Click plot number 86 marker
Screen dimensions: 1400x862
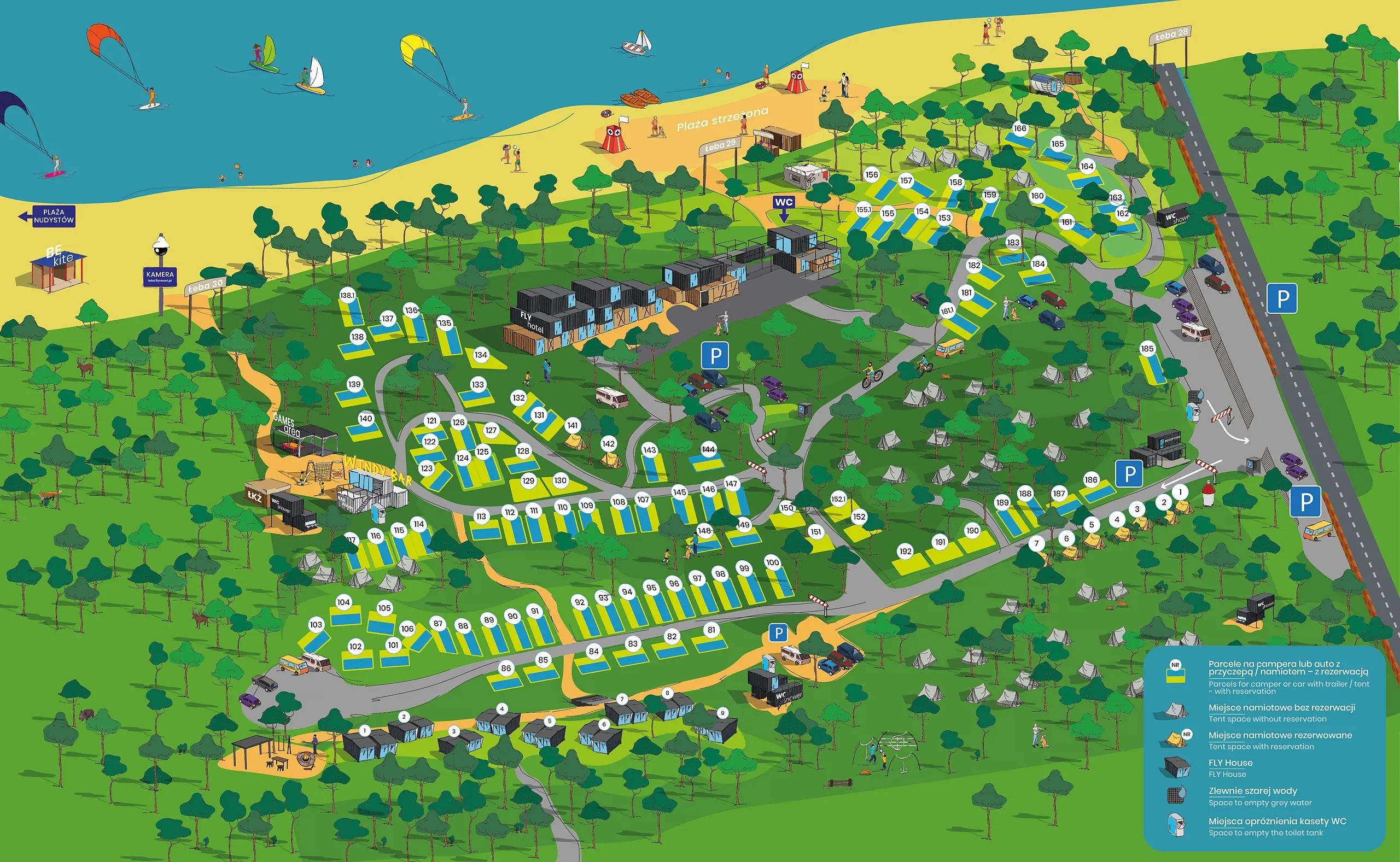click(506, 668)
